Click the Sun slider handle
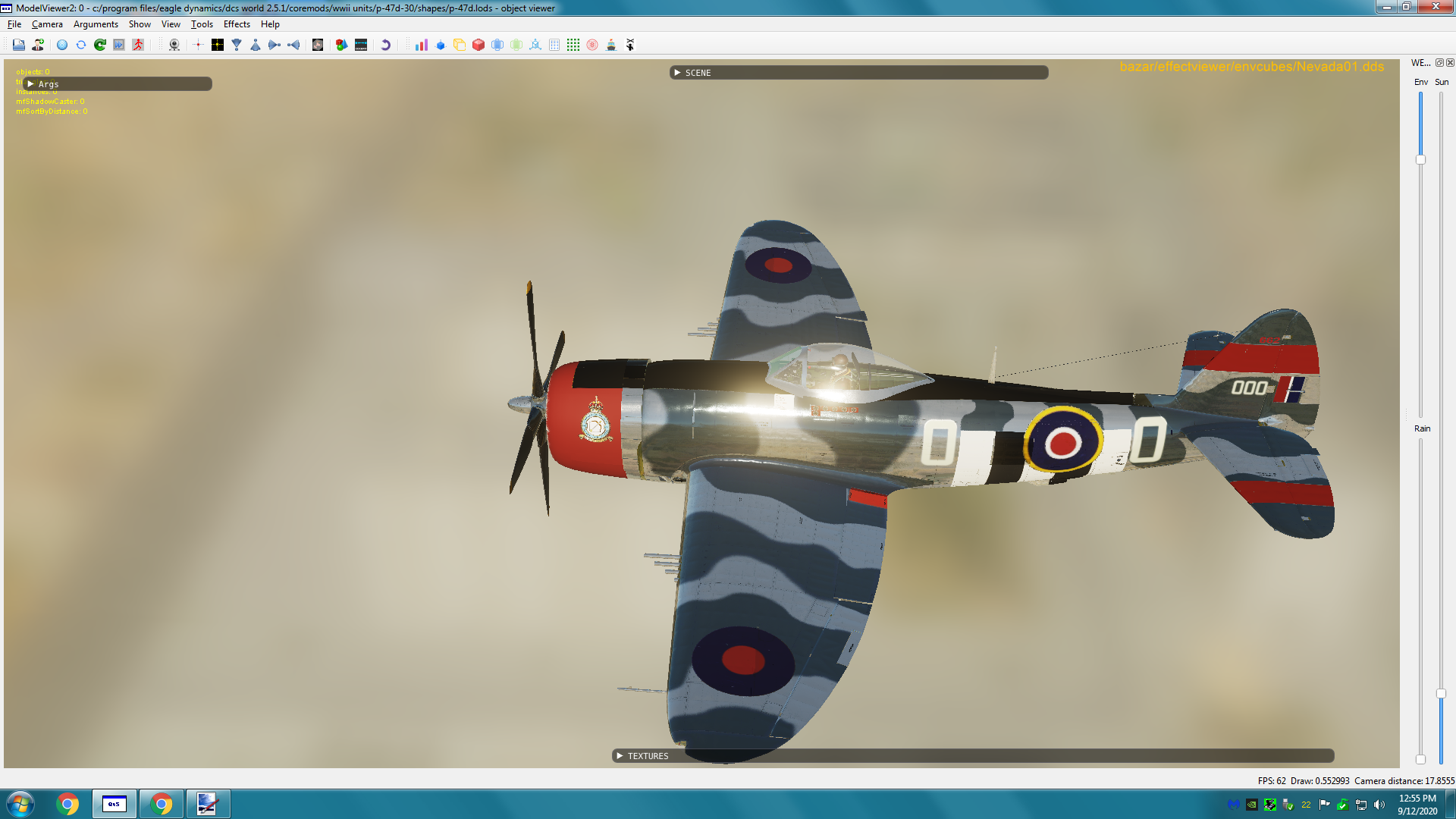Screen dimensions: 1456x819 pyautogui.click(x=1441, y=693)
